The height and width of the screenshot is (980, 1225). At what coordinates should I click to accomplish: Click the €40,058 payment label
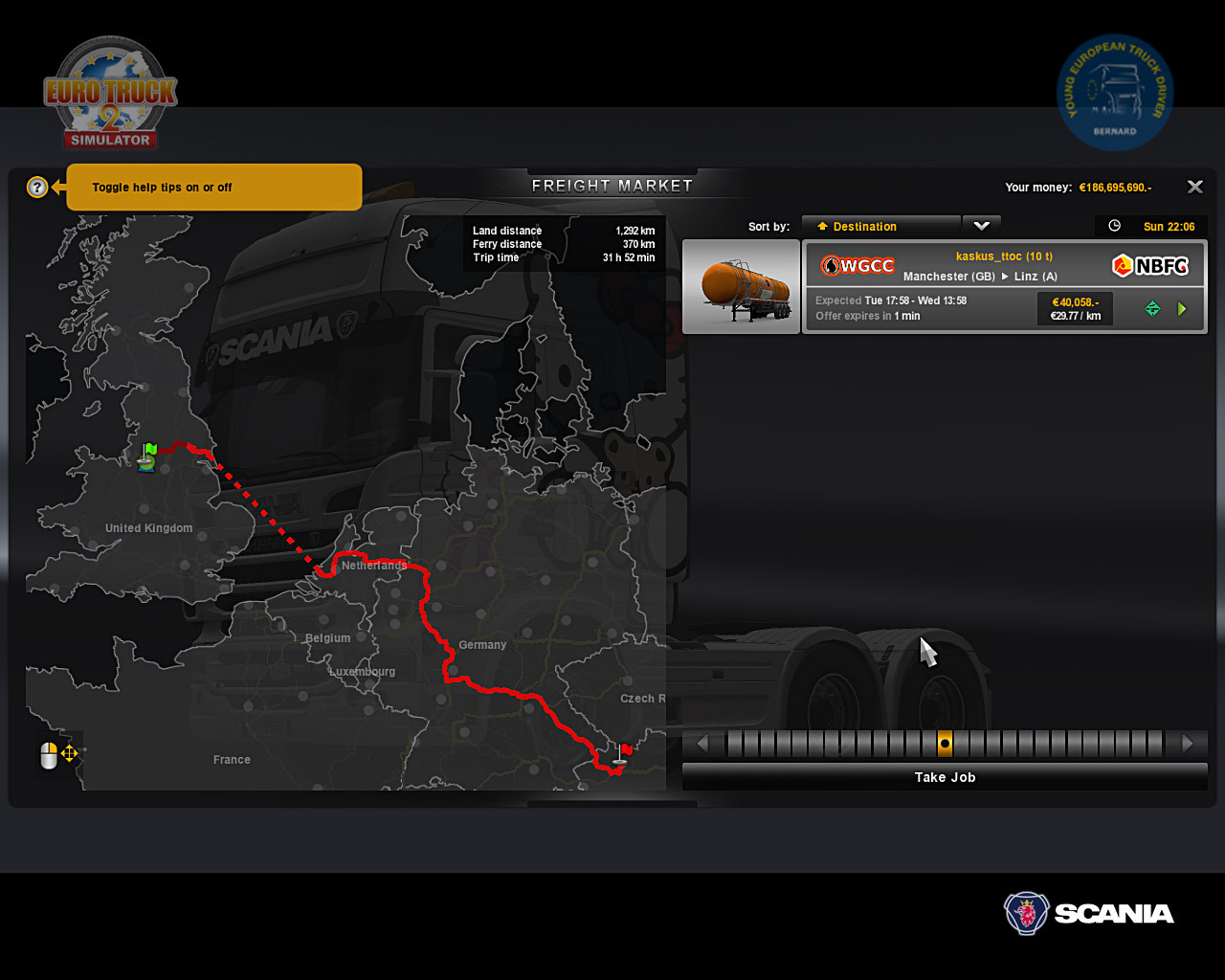(x=1074, y=301)
